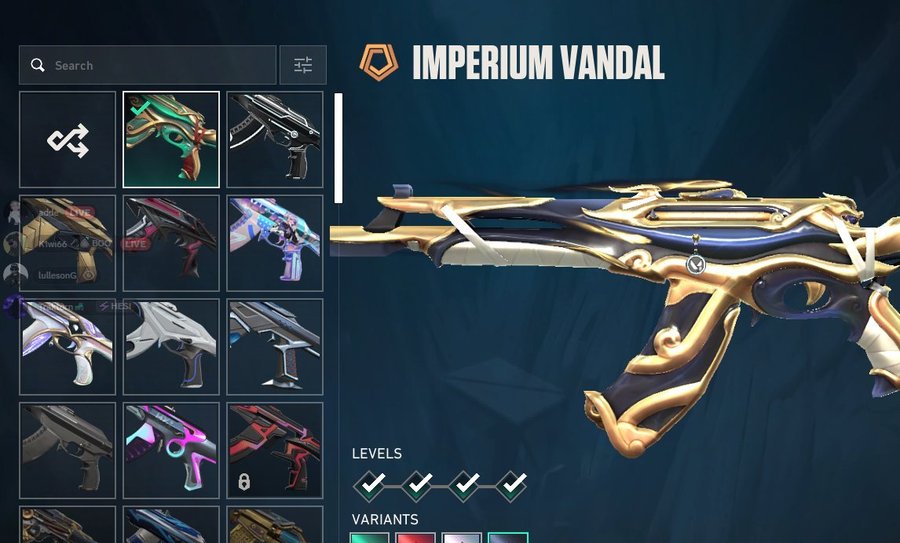Choose the black-red spiked Vandal skin
The image size is (900, 543).
tap(171, 243)
